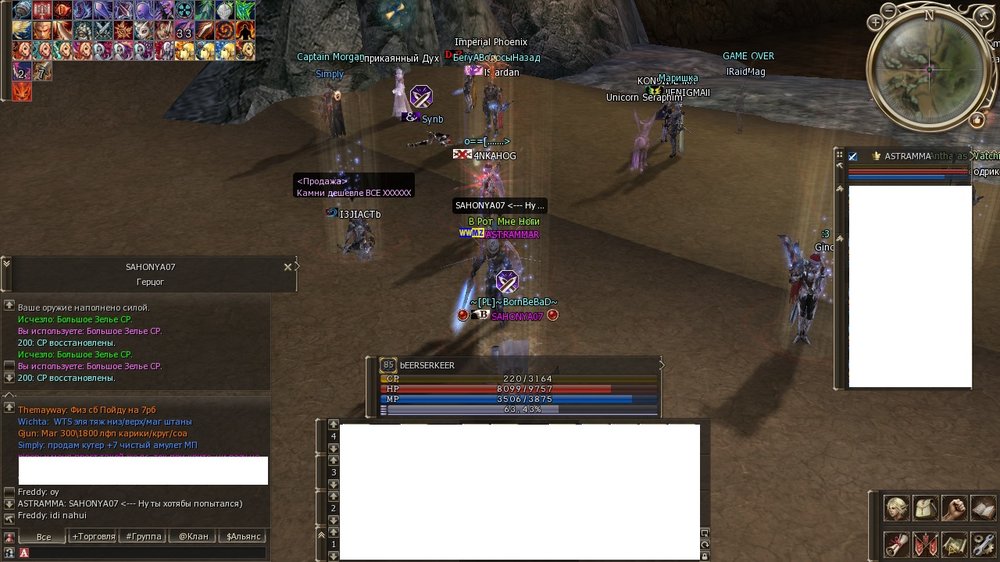Open the skills book icon
1000x562 pixels.
click(x=983, y=510)
